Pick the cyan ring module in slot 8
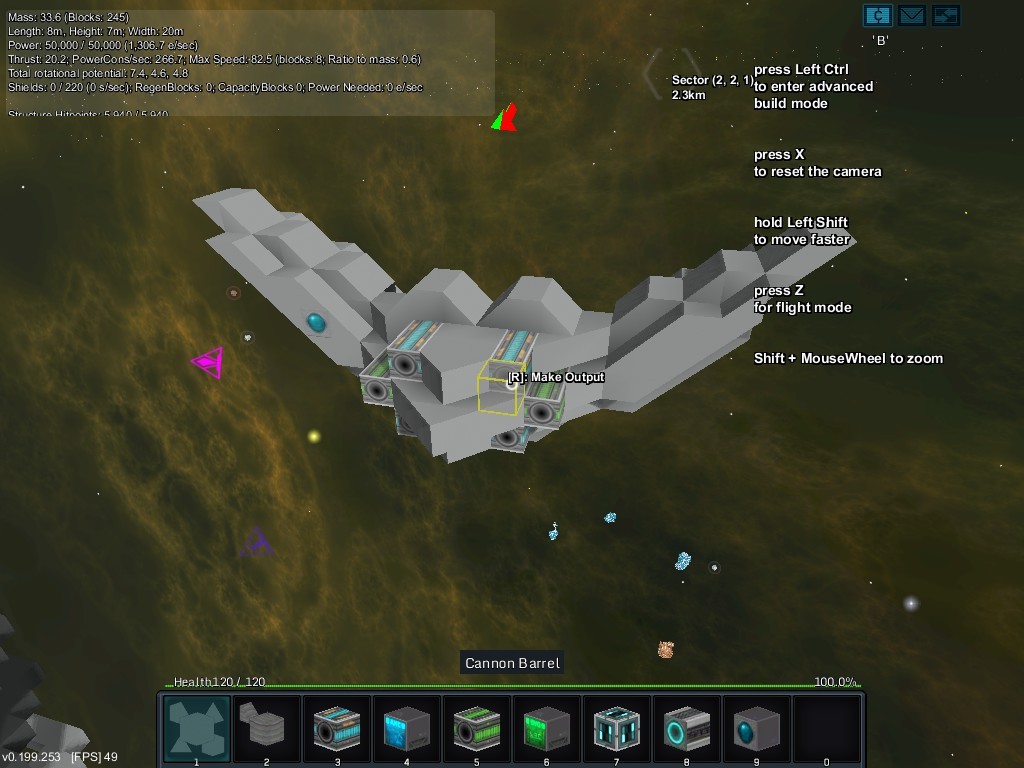1024x768 pixels. coord(687,729)
